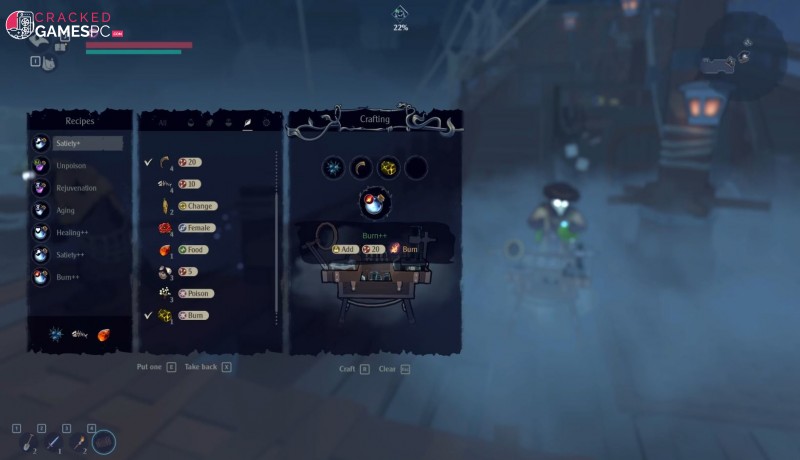This screenshot has width=800, height=460.
Task: Select the Burn++ recipe
Action: (x=69, y=276)
